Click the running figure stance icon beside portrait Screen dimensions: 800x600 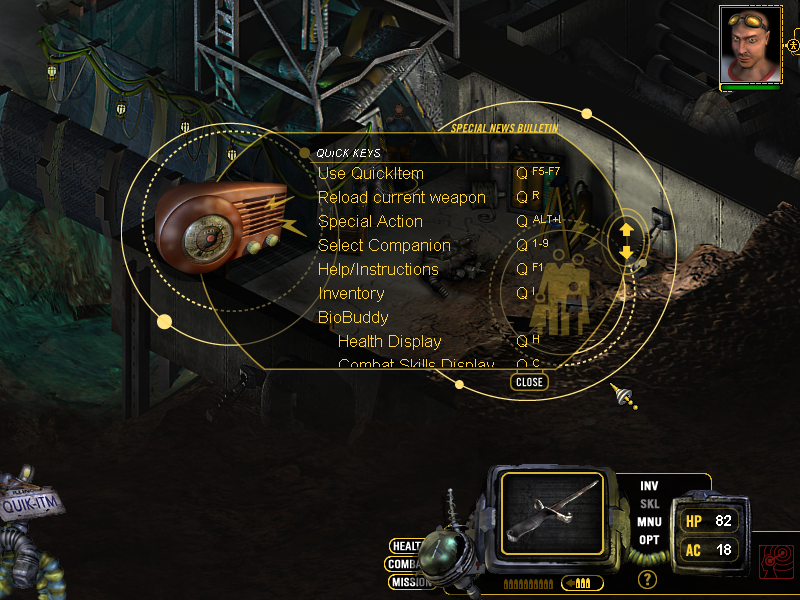pyautogui.click(x=793, y=46)
